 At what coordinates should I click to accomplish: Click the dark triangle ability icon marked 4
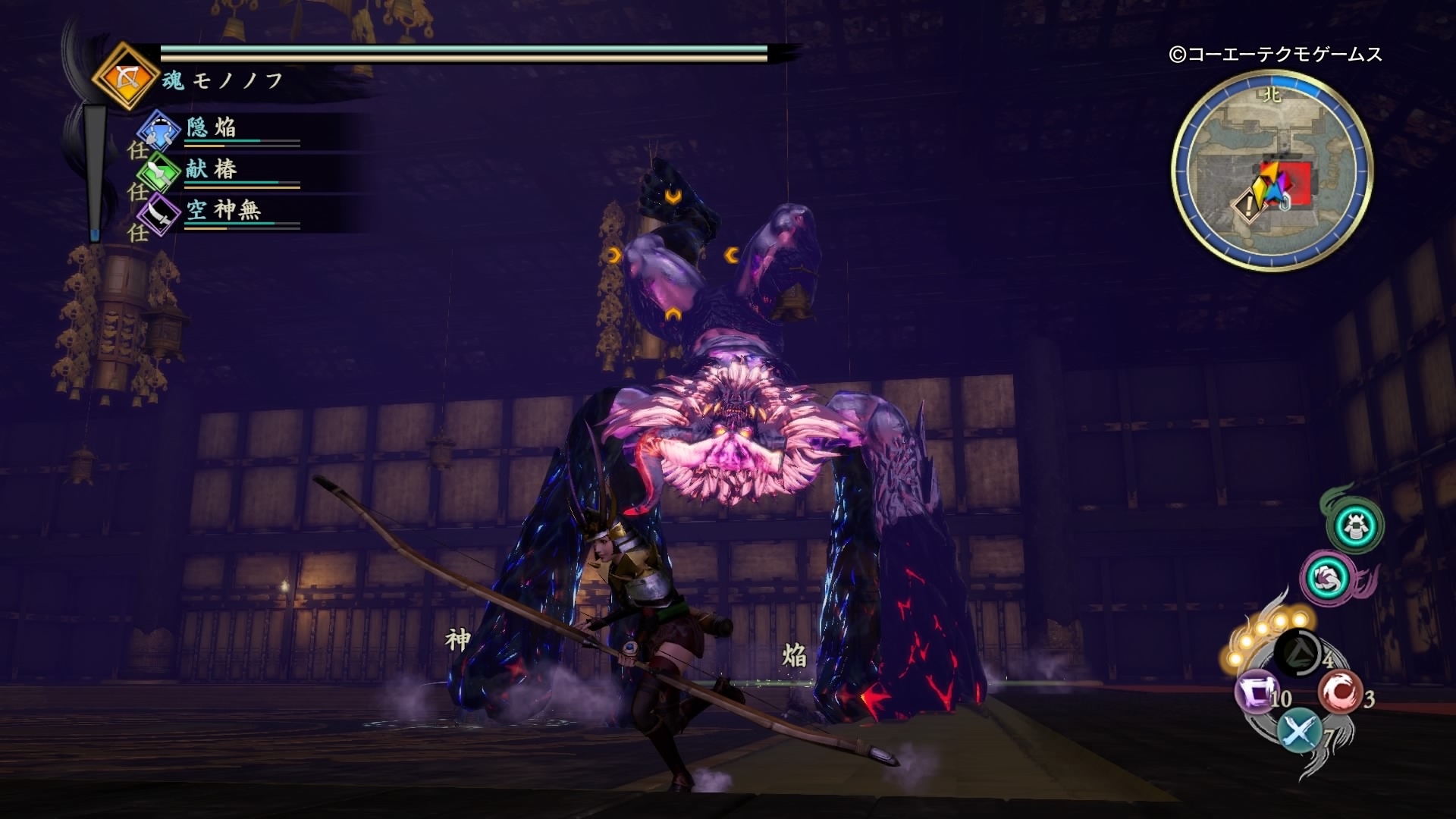(1298, 654)
